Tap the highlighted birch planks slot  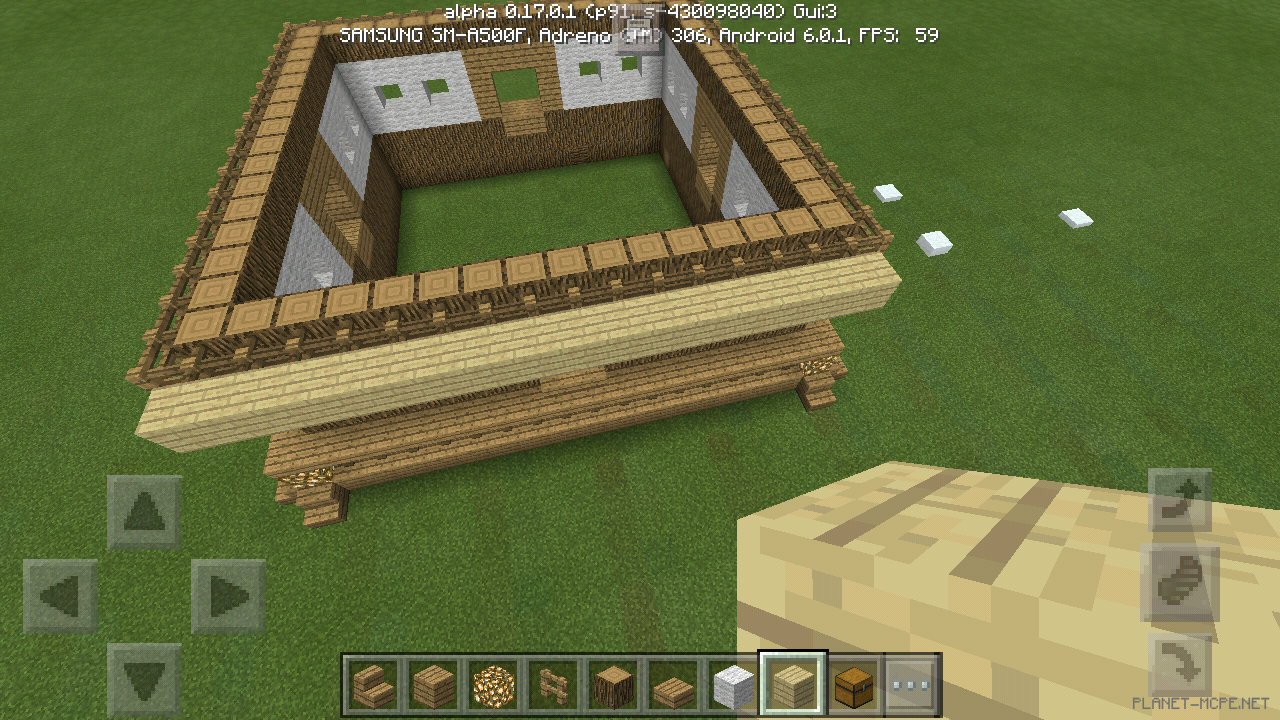coord(793,683)
